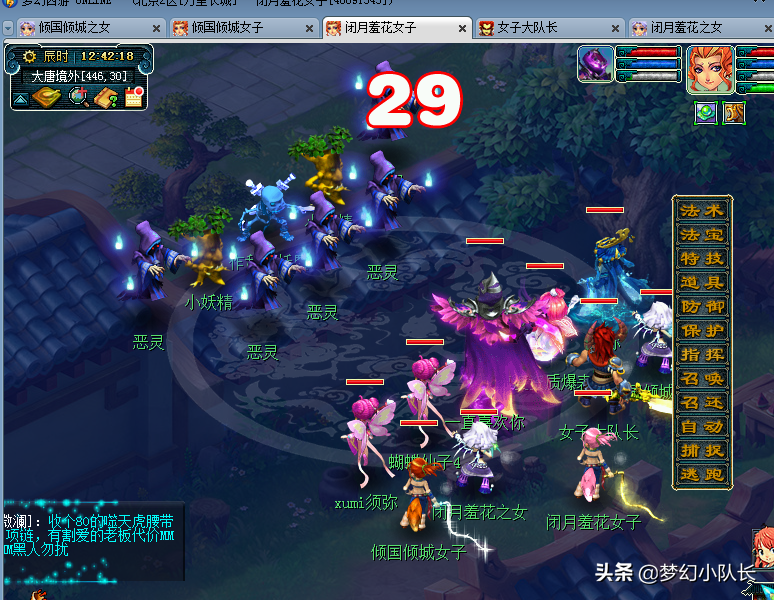Choose the 防御 defend command
Viewport: 774px width, 600px height.
(702, 306)
